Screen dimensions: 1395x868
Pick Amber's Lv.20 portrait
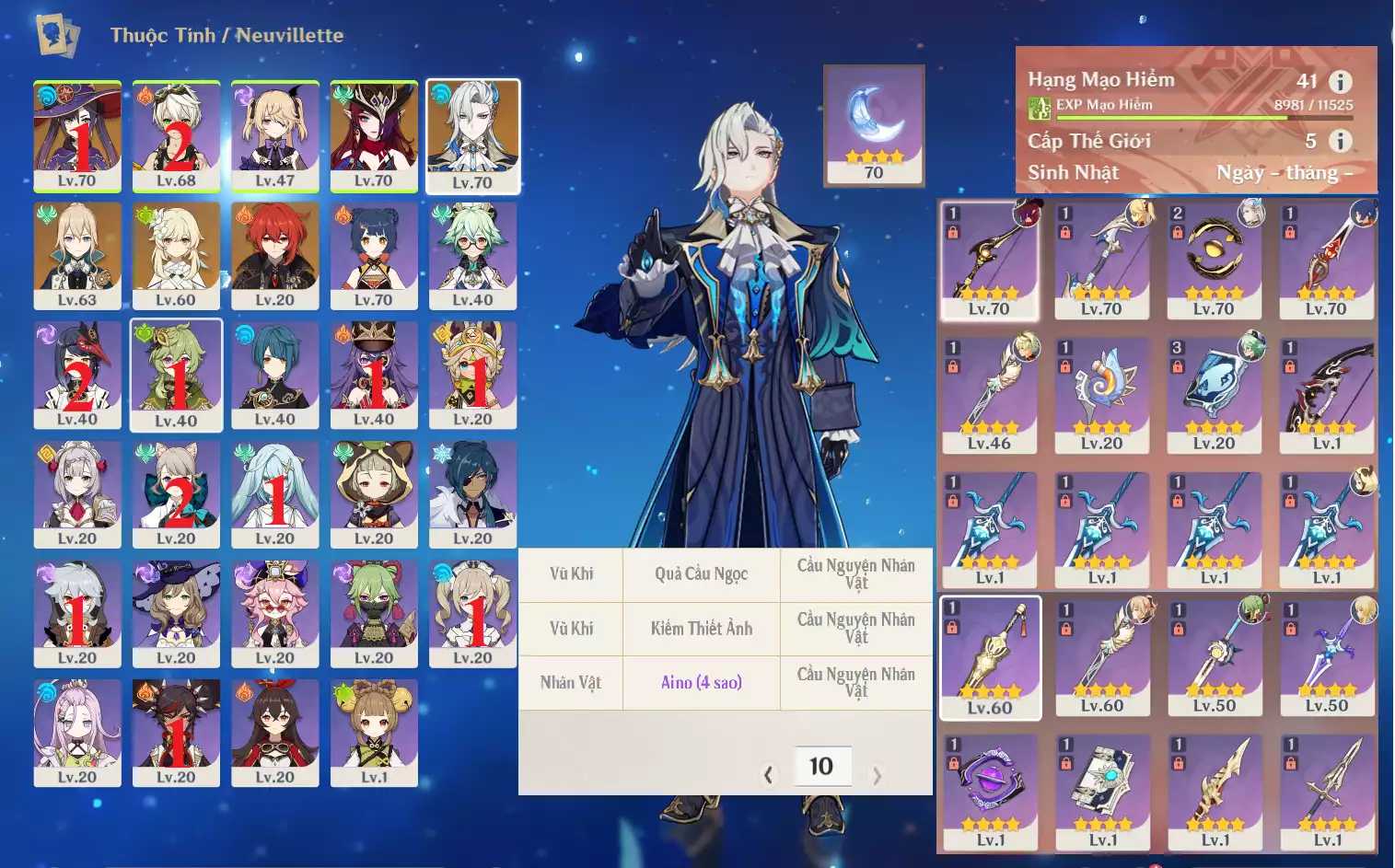click(274, 733)
